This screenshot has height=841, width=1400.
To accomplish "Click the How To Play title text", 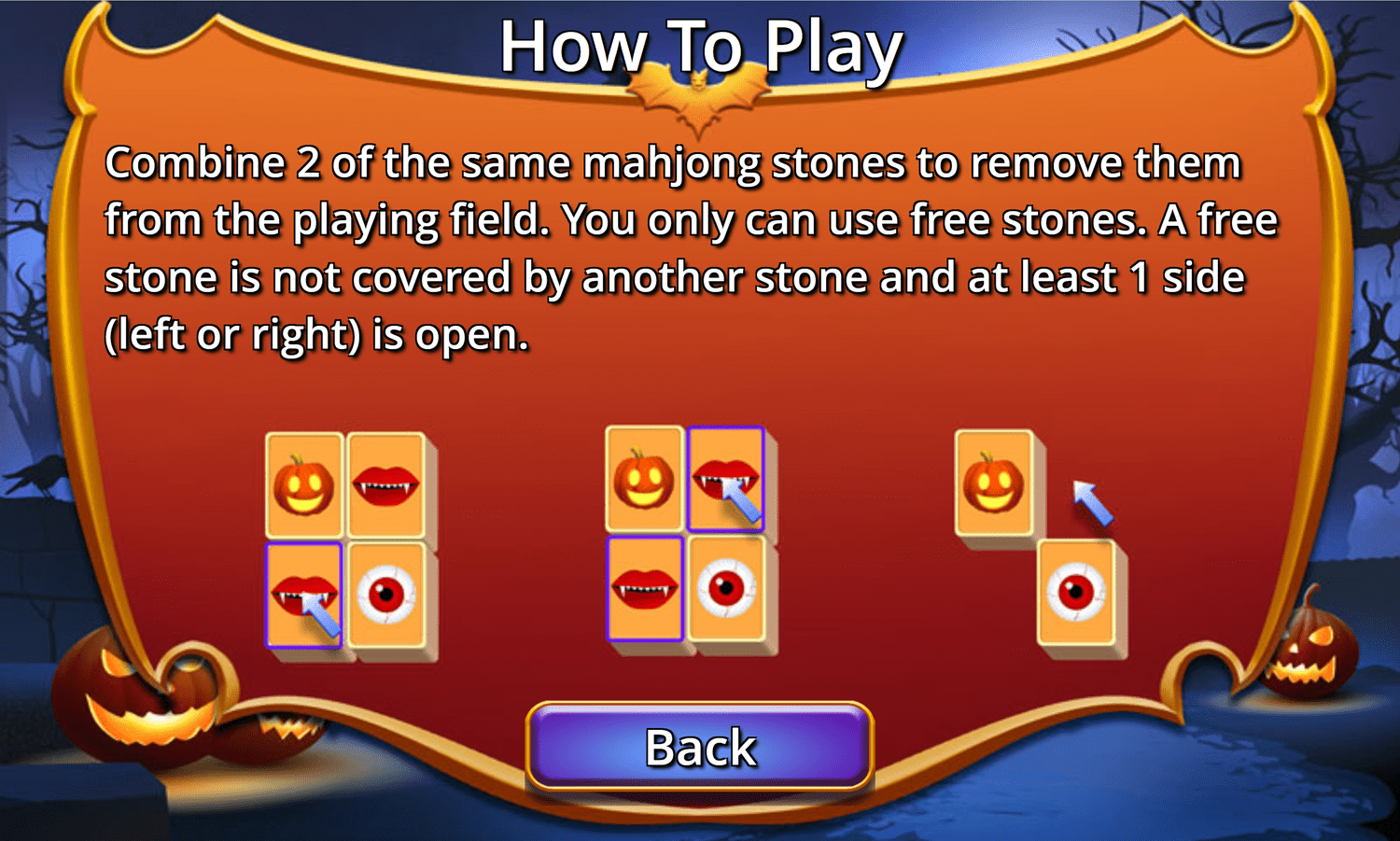I will pos(699,49).
